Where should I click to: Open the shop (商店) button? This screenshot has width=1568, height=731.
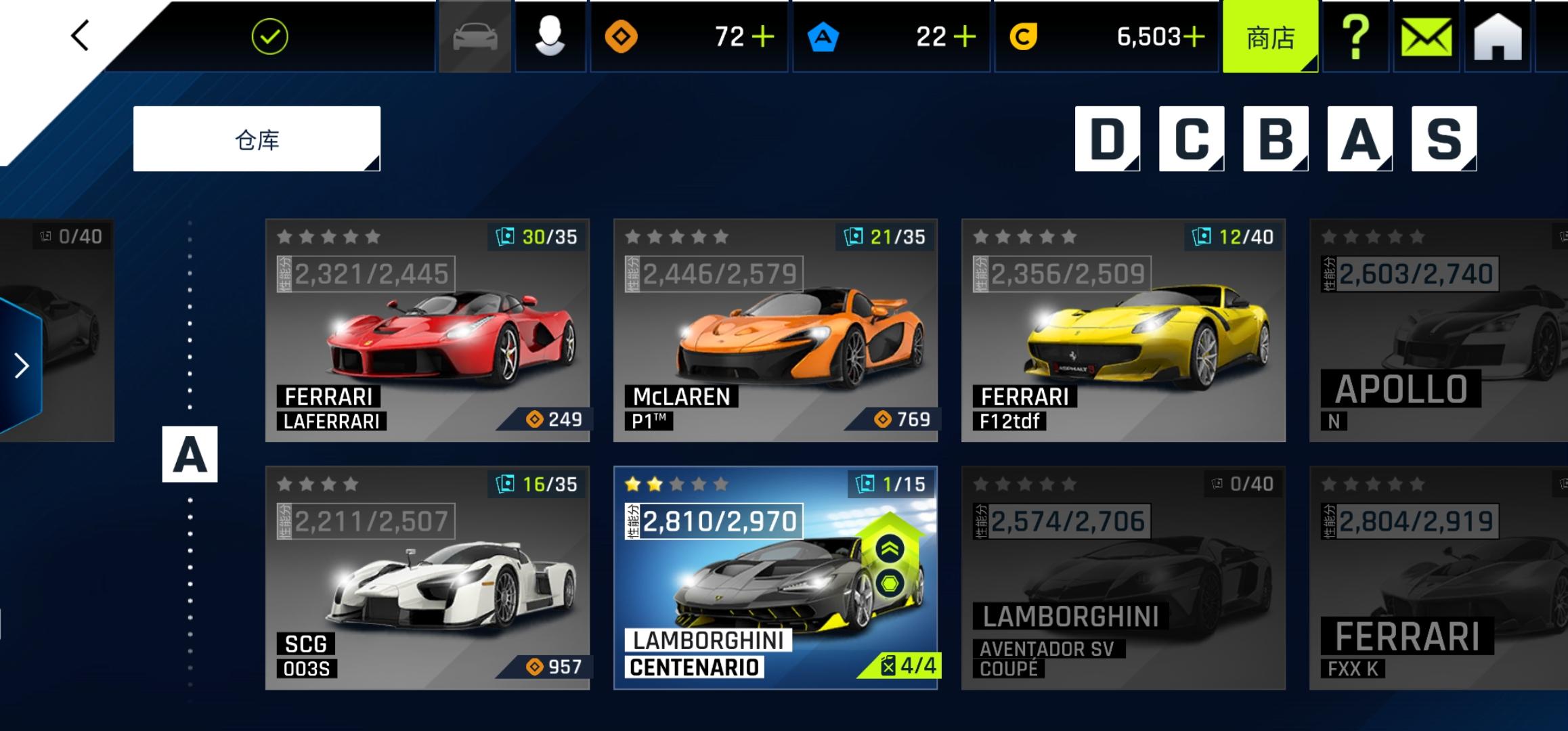1270,37
